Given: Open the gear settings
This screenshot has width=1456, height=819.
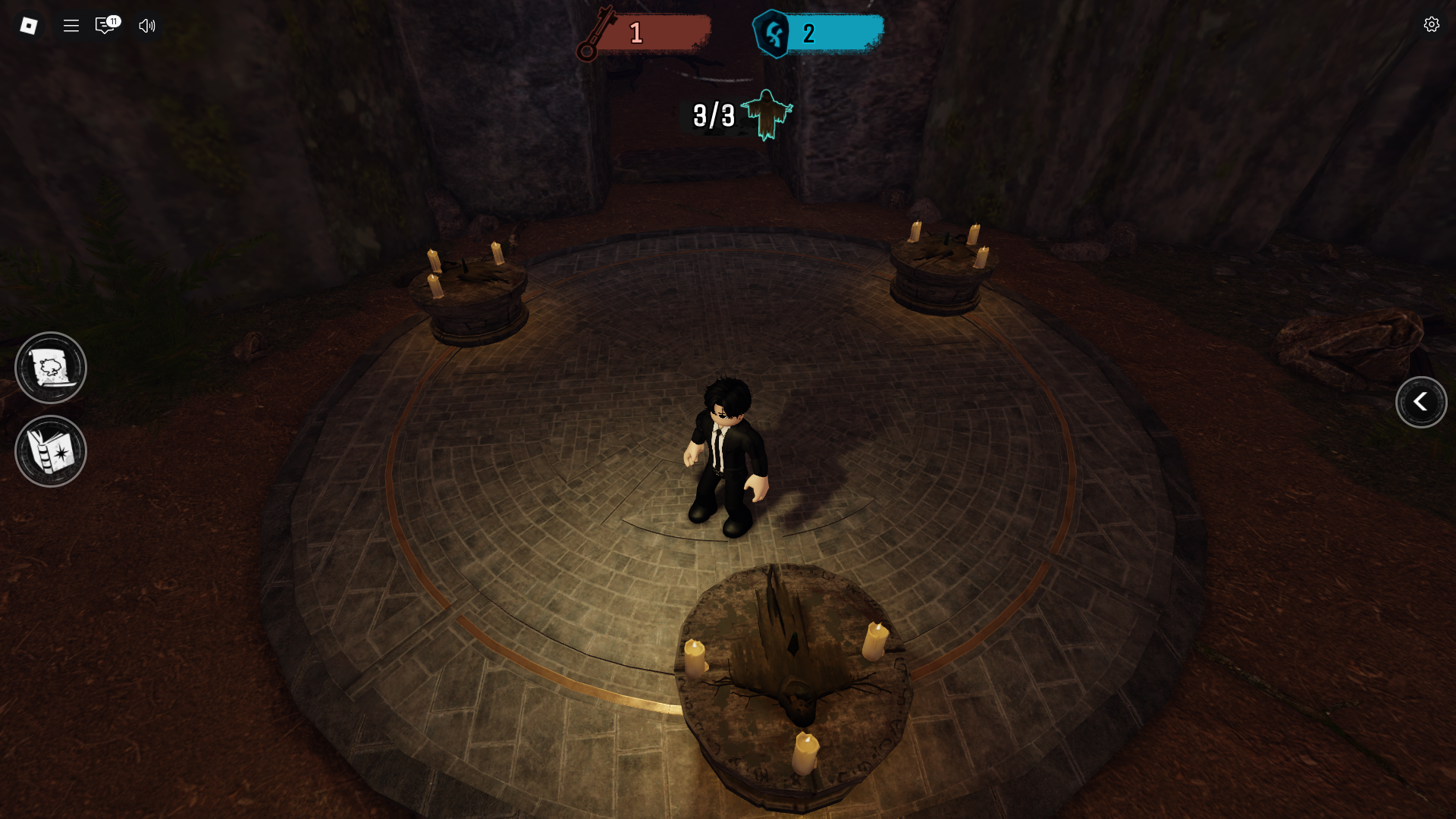Looking at the screenshot, I should [1431, 25].
